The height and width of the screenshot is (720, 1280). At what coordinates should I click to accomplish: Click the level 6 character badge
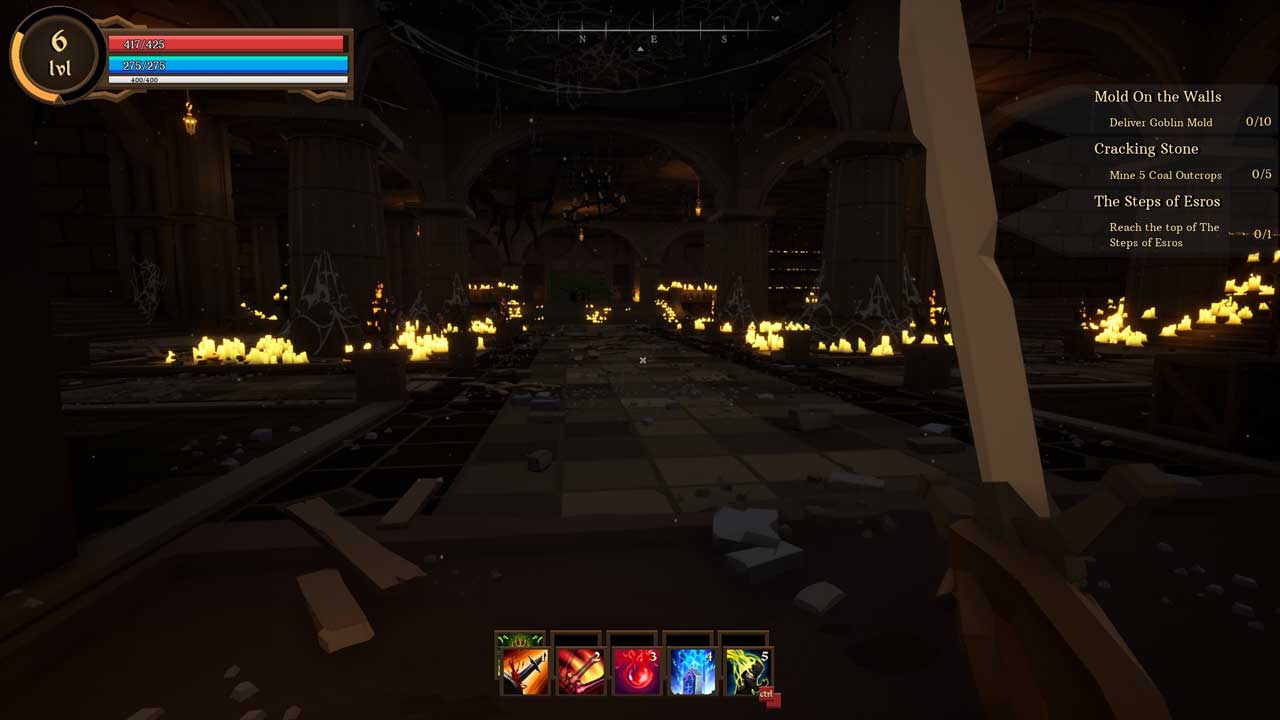coord(58,53)
